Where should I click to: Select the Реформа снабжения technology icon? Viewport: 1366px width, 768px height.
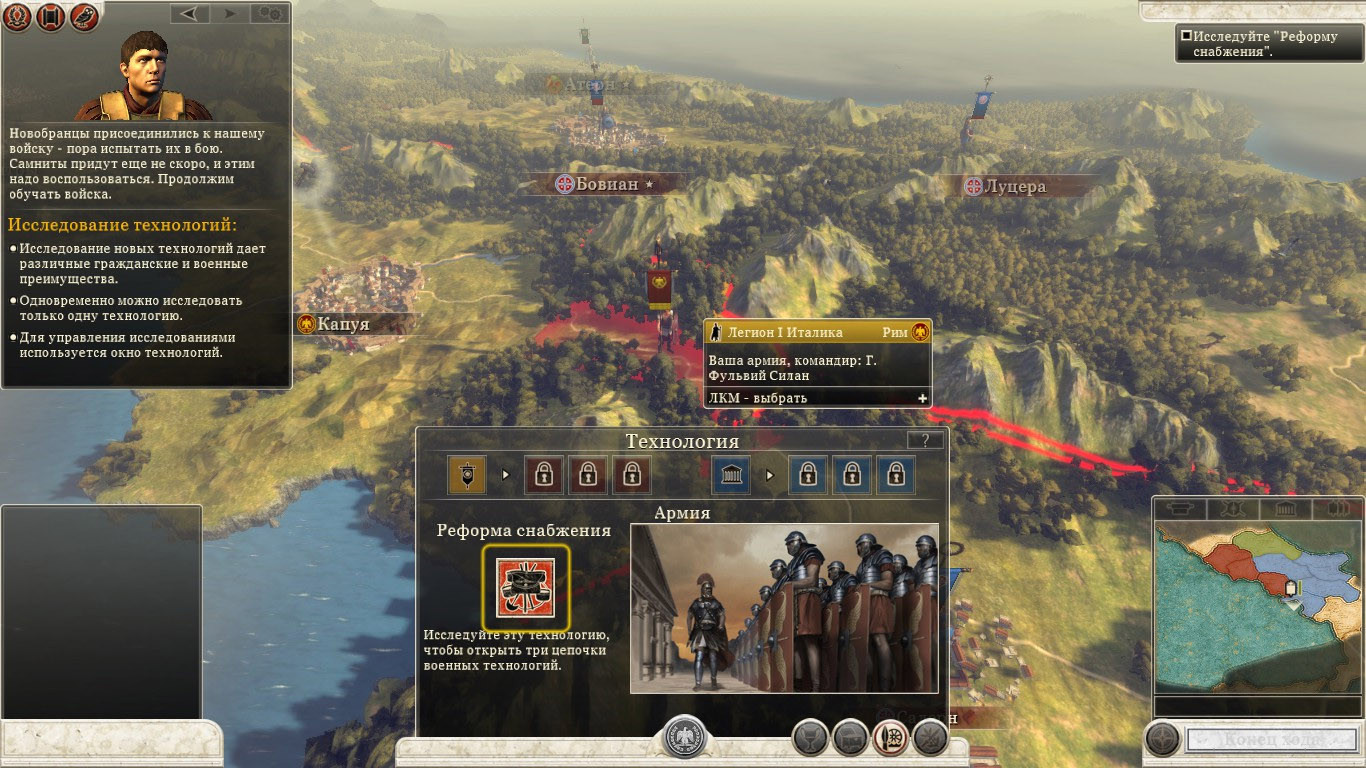[x=526, y=588]
